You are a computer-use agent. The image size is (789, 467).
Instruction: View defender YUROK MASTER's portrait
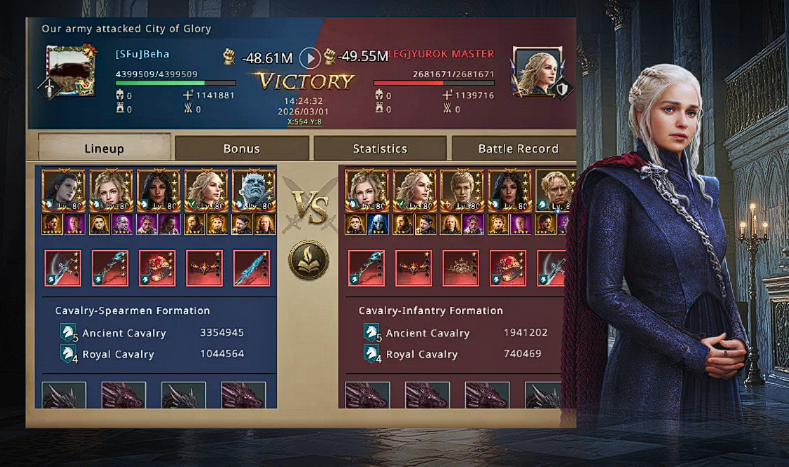tap(534, 69)
